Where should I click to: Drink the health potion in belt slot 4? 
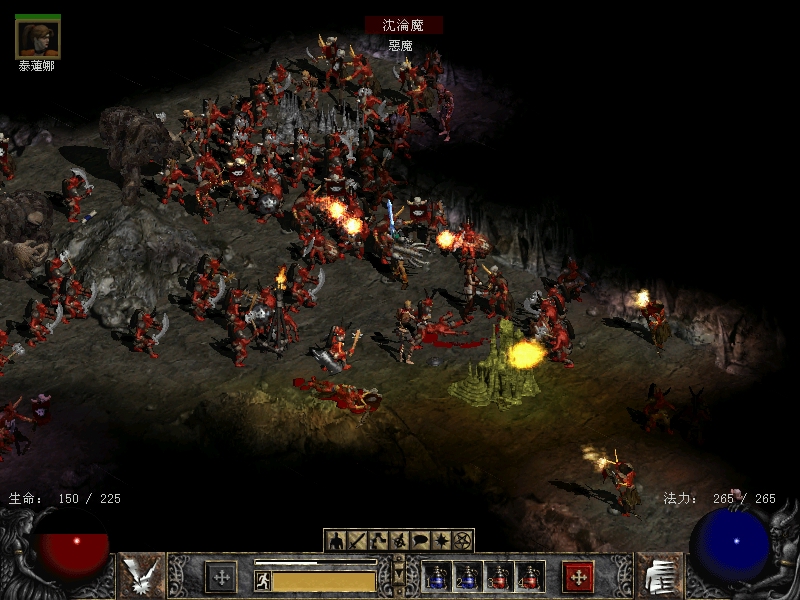(x=529, y=577)
